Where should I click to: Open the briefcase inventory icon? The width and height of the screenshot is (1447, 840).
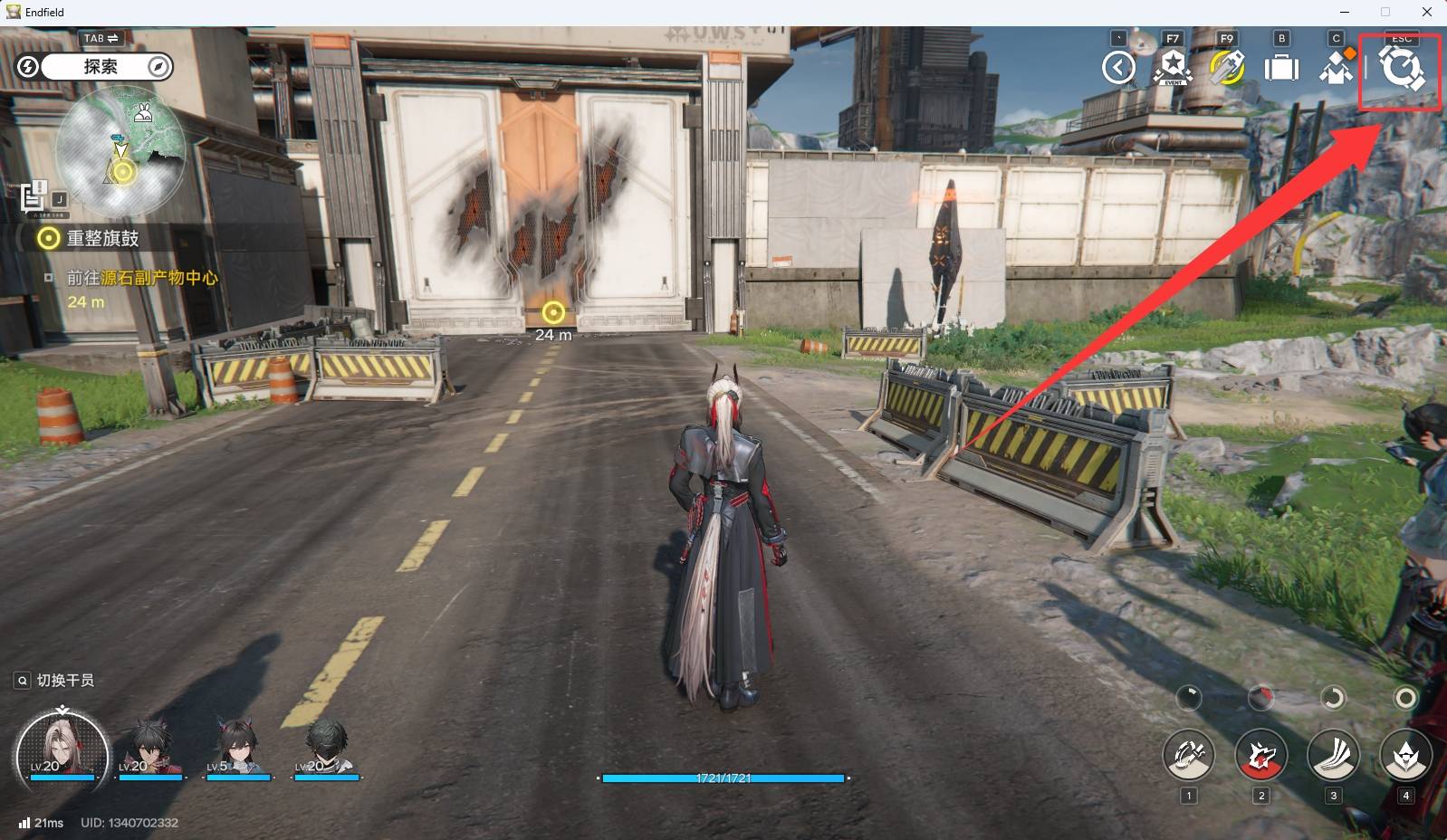(x=1281, y=69)
